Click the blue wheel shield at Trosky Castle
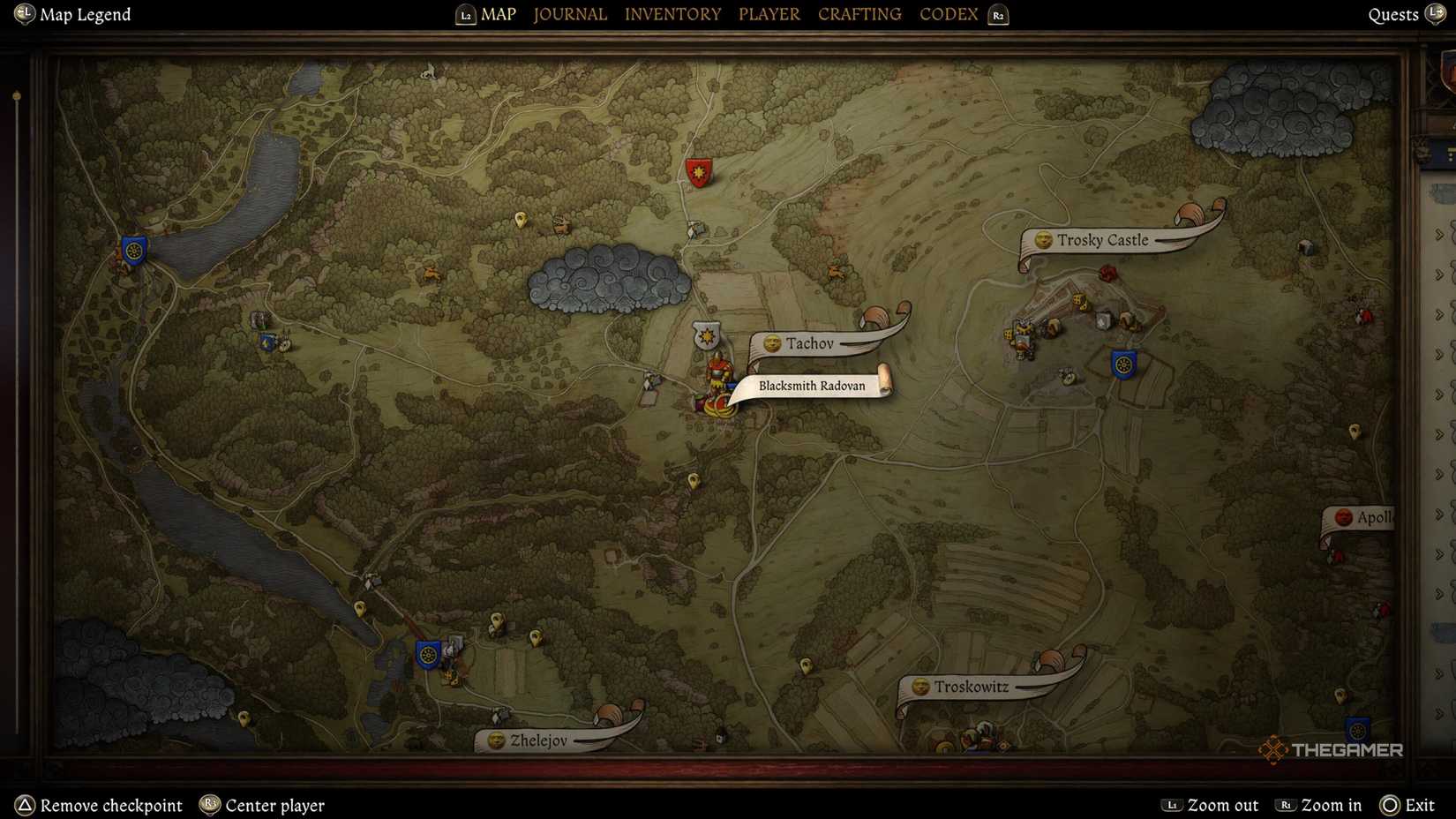 click(x=1124, y=364)
